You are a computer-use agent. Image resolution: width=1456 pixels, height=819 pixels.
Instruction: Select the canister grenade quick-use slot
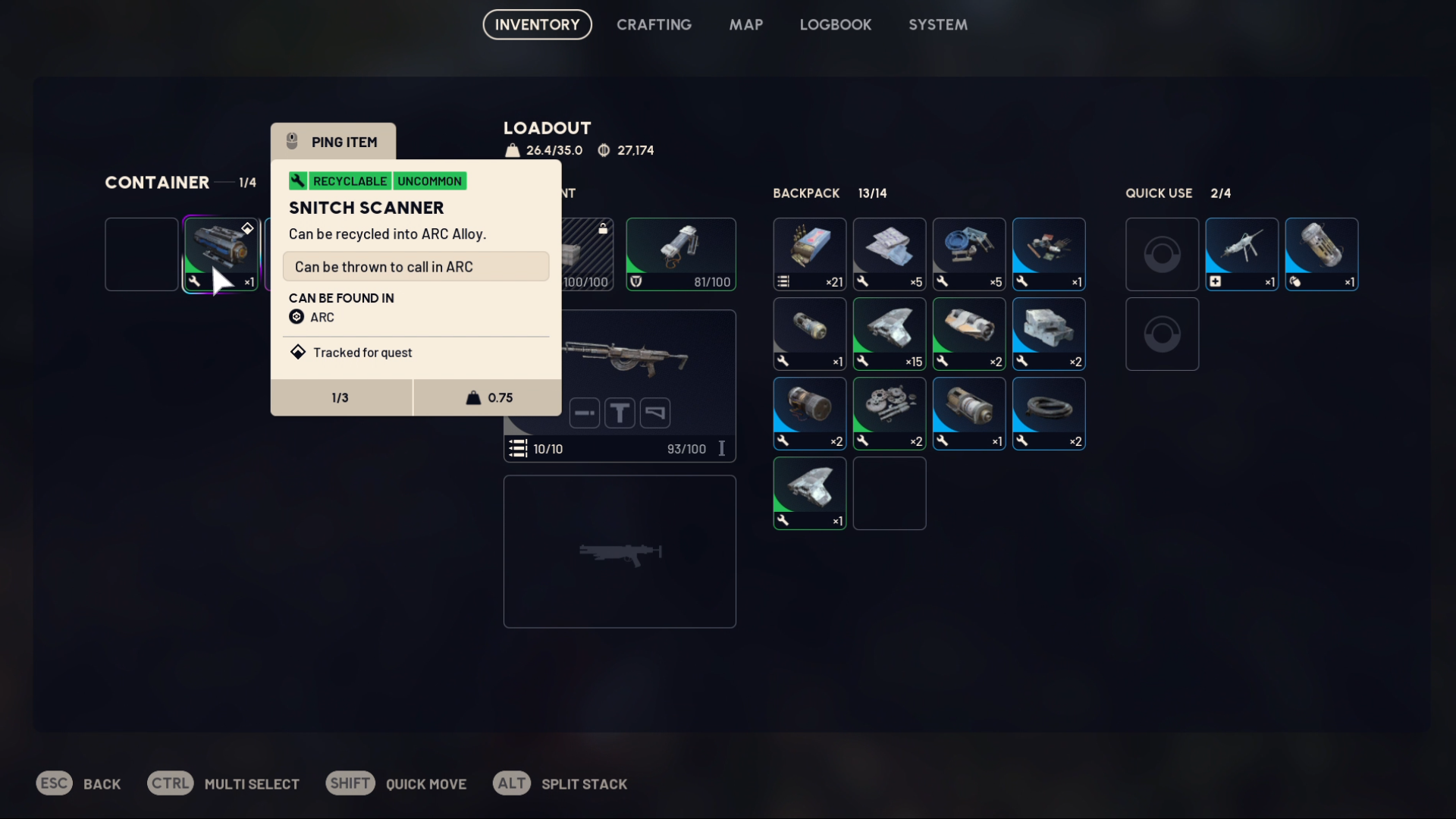[x=1321, y=254]
